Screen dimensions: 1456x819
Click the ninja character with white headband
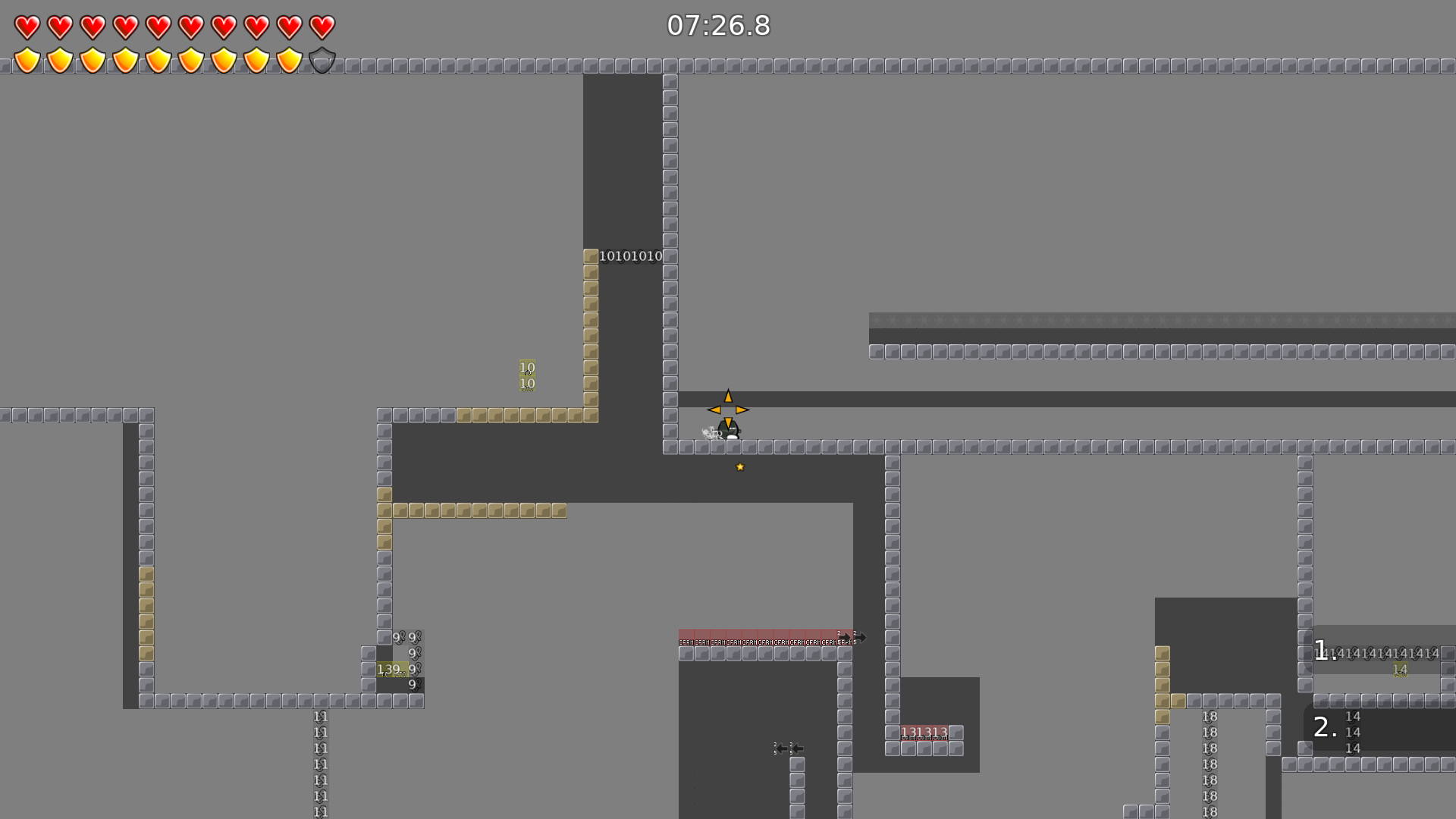point(727,431)
